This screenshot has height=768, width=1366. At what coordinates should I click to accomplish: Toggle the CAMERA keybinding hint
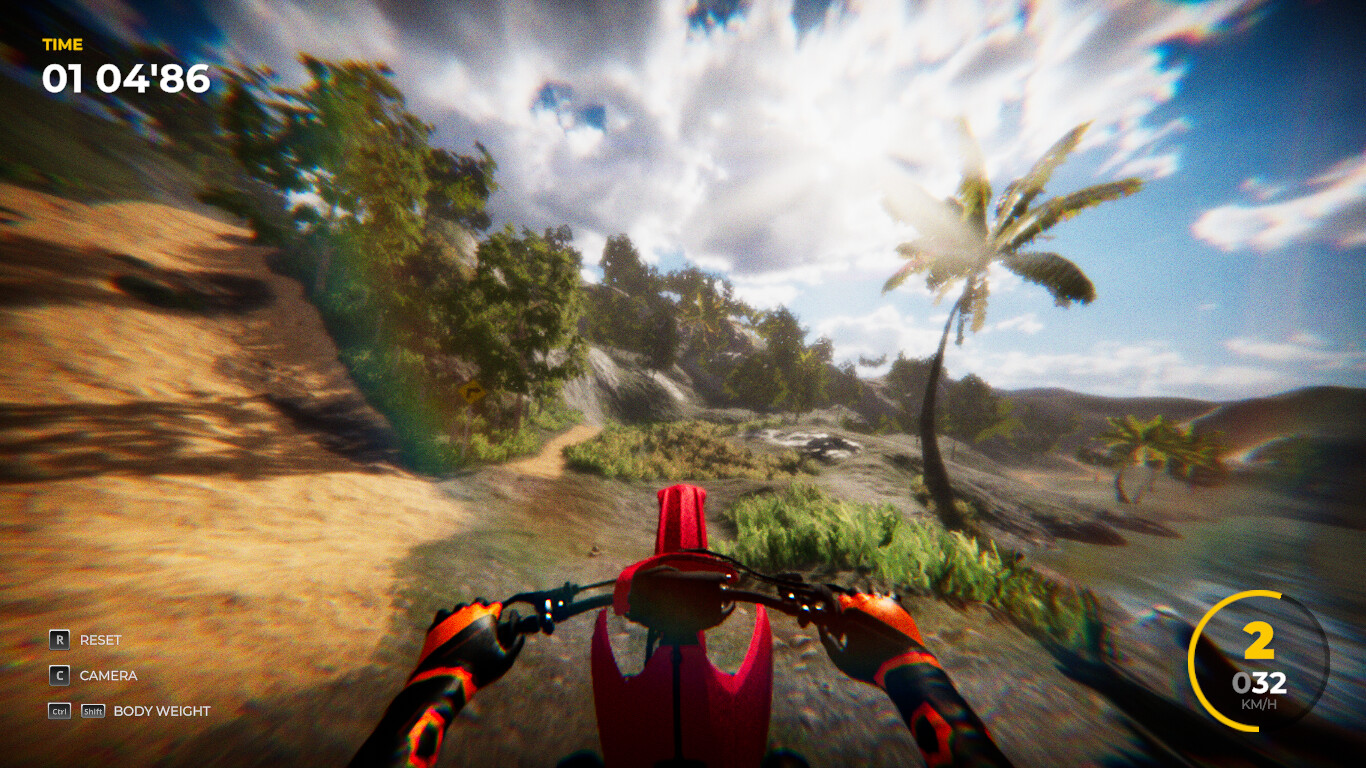click(108, 675)
